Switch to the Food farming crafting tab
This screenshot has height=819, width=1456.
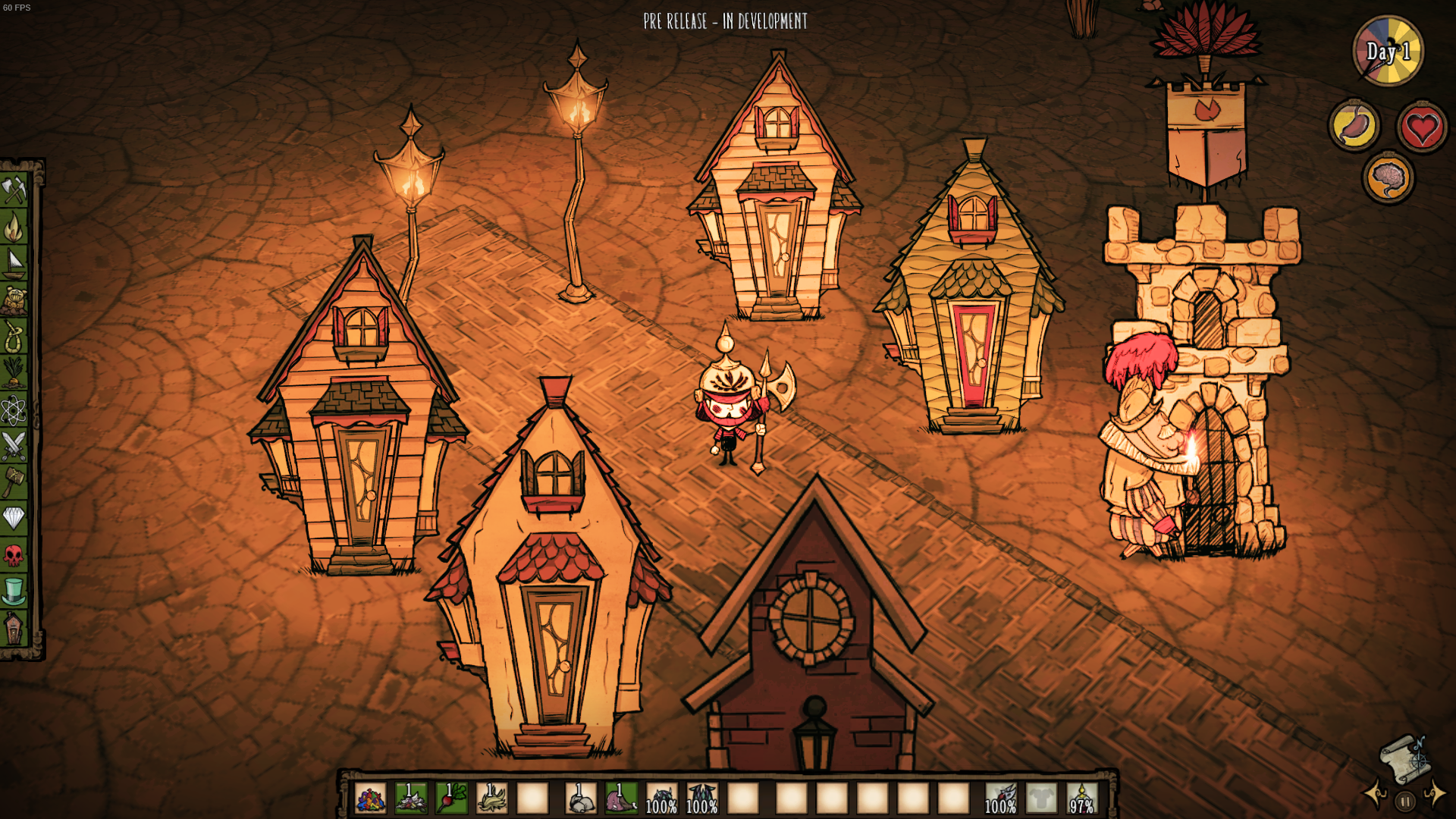coord(14,372)
